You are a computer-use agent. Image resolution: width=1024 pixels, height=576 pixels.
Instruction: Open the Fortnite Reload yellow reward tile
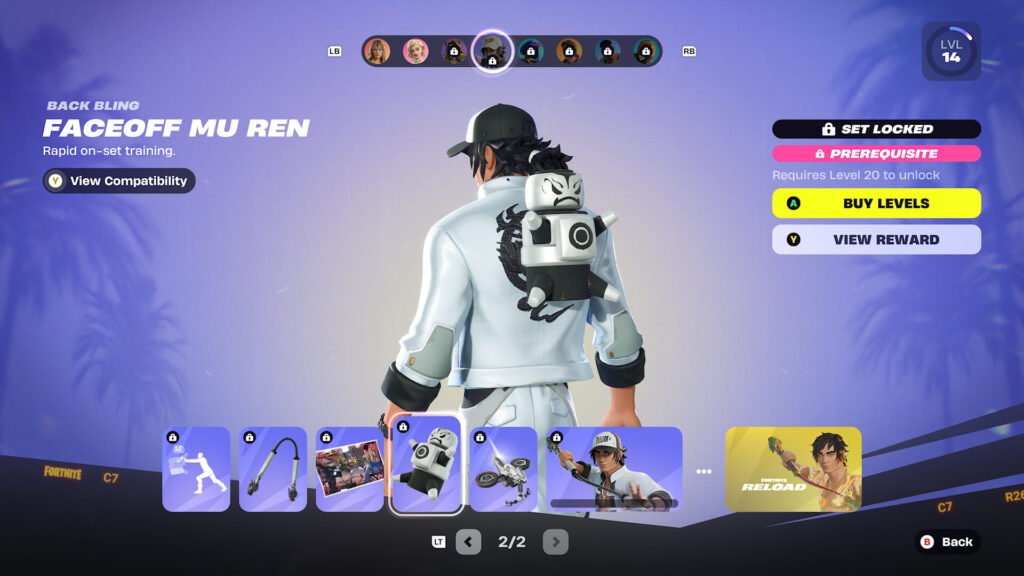pyautogui.click(x=793, y=469)
